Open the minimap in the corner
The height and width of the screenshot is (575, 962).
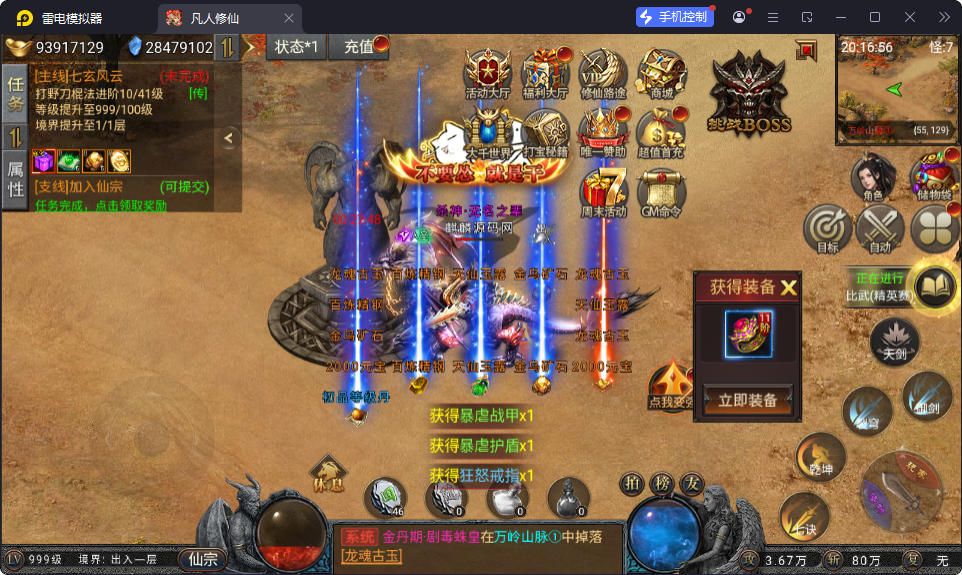(896, 90)
